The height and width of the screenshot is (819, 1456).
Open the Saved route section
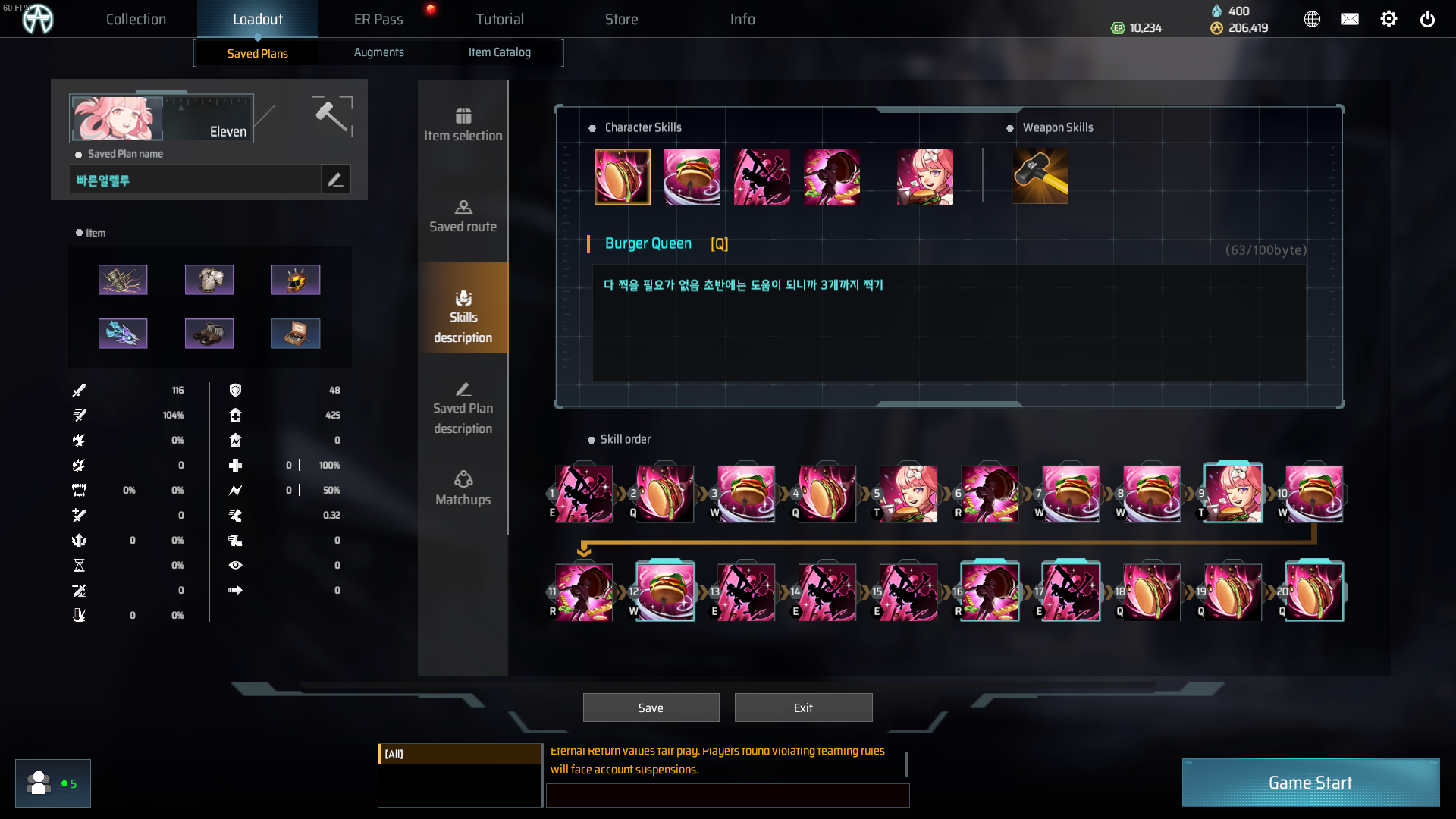click(x=463, y=216)
